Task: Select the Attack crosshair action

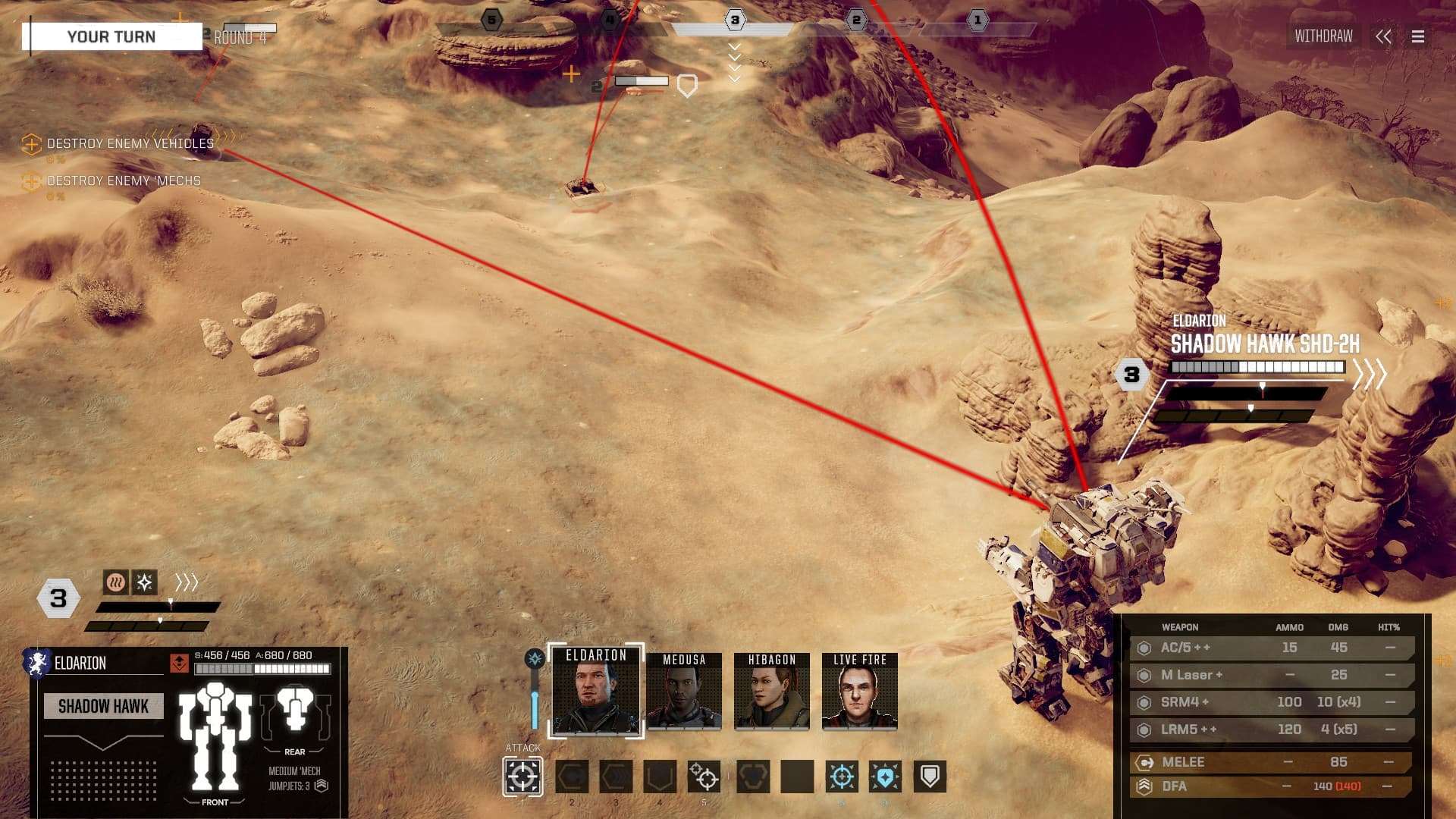Action: 522,777
